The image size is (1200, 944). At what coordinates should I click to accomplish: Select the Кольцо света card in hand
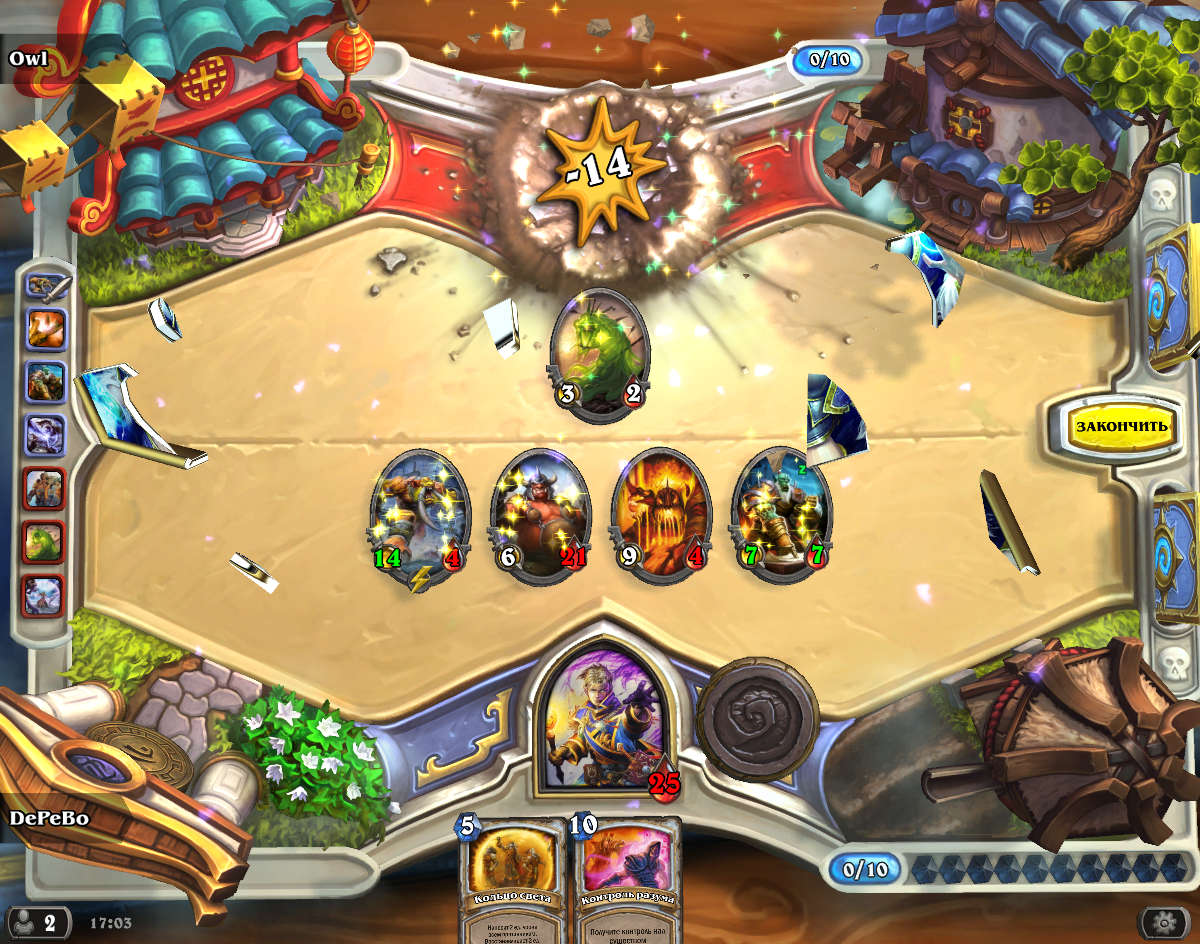point(511,880)
